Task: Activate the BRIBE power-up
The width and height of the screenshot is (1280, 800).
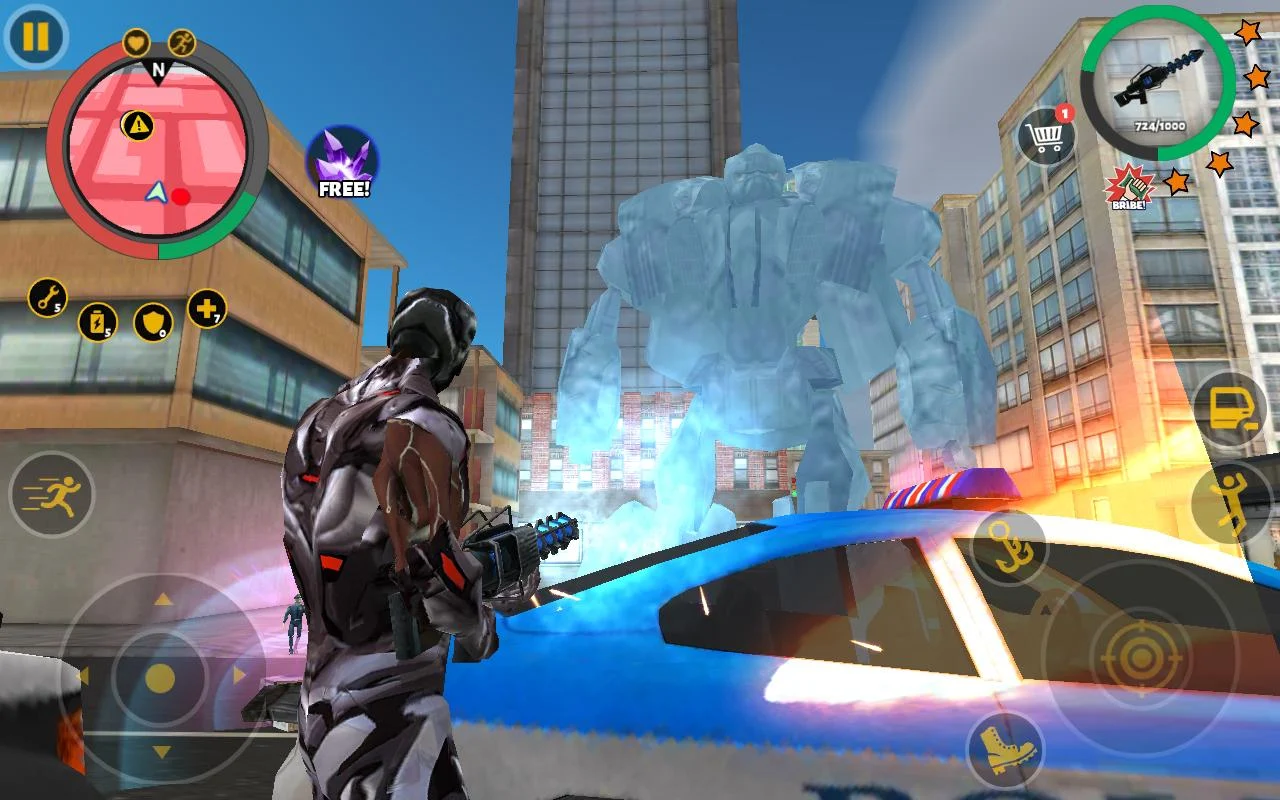Action: (x=1128, y=190)
